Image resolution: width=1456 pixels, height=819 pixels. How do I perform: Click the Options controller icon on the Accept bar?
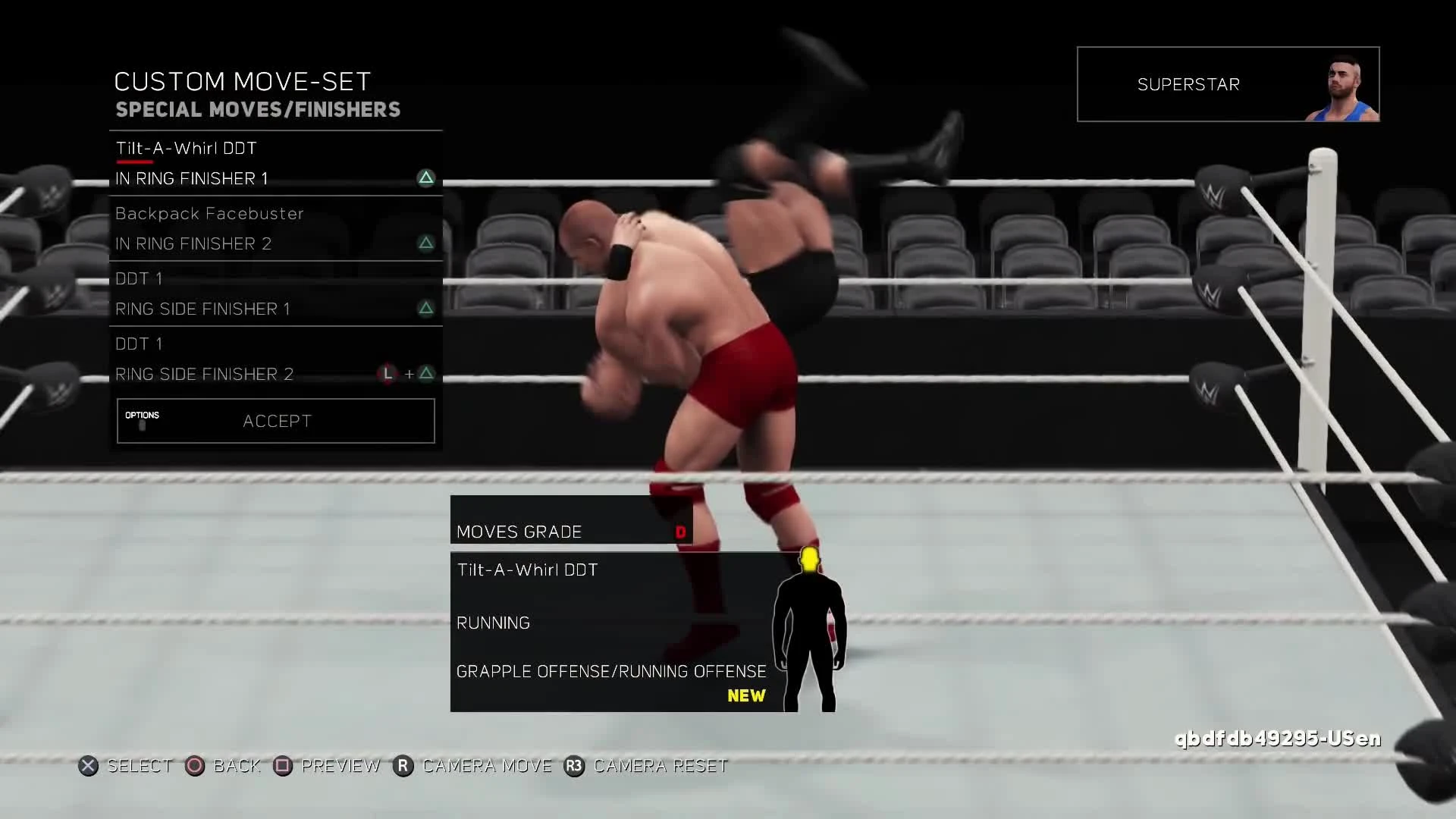pyautogui.click(x=143, y=421)
